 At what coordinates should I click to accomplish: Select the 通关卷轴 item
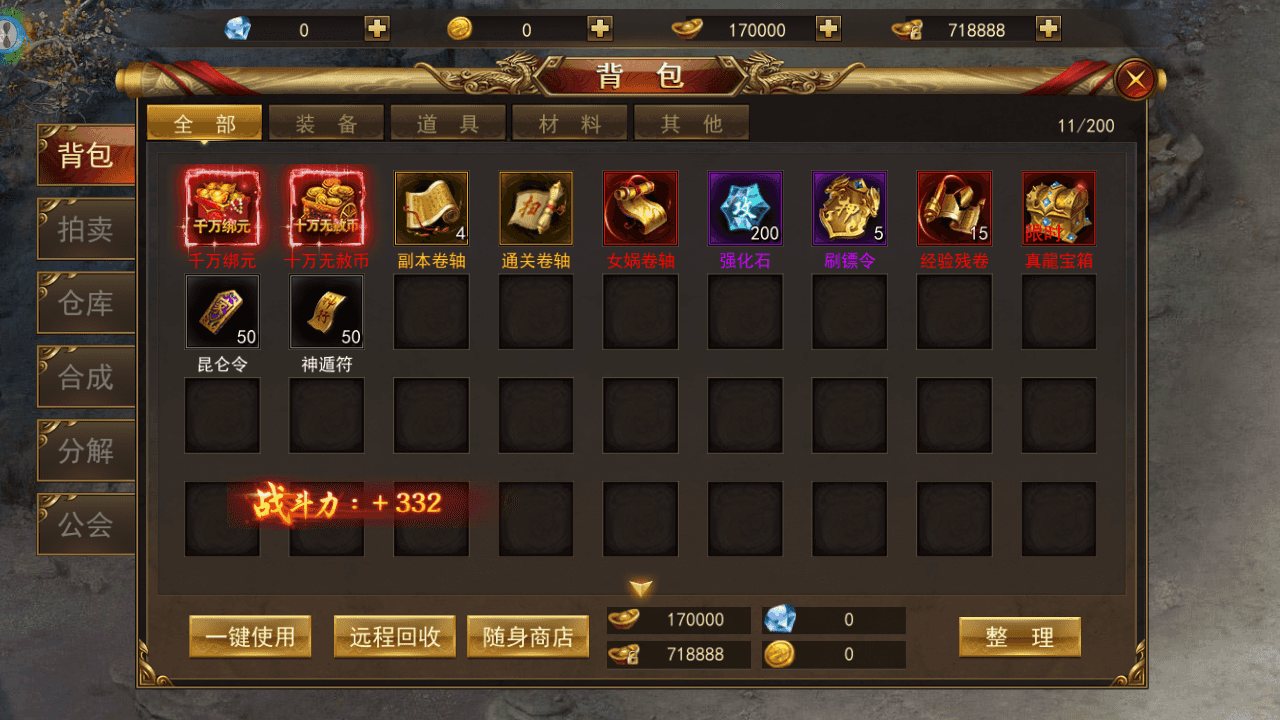pos(535,208)
